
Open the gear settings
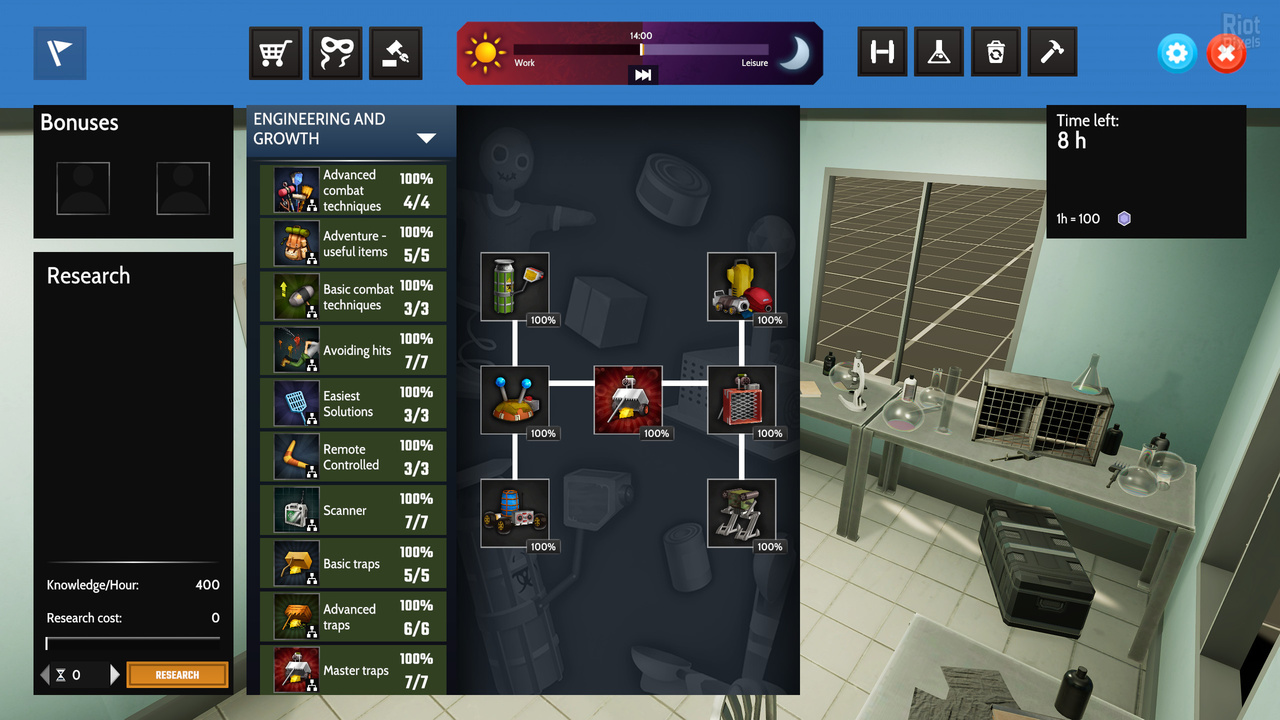click(1177, 53)
